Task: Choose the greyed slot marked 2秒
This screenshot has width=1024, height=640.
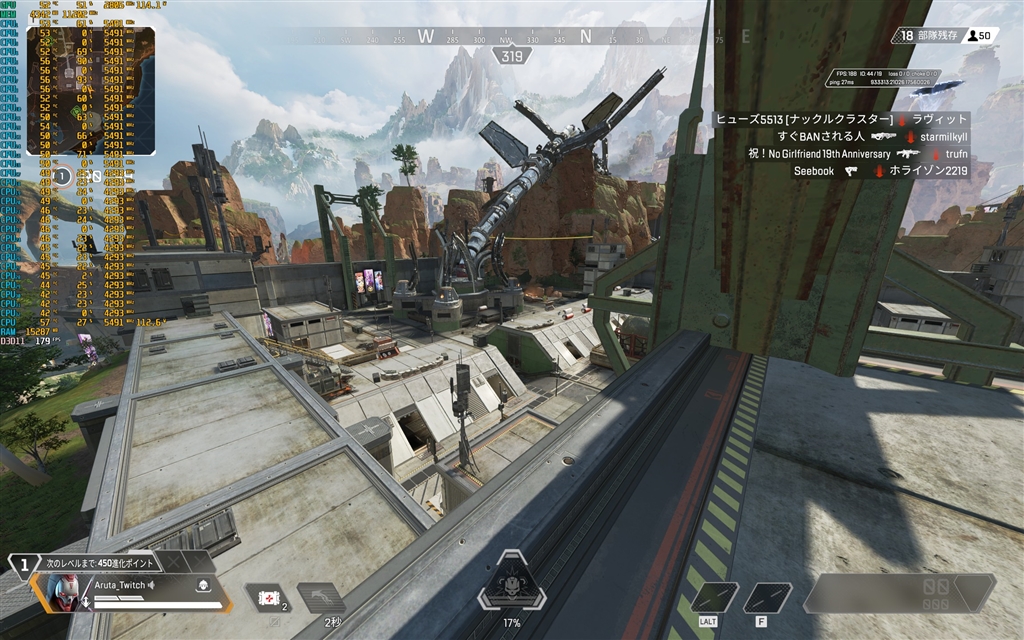Action: 322,598
